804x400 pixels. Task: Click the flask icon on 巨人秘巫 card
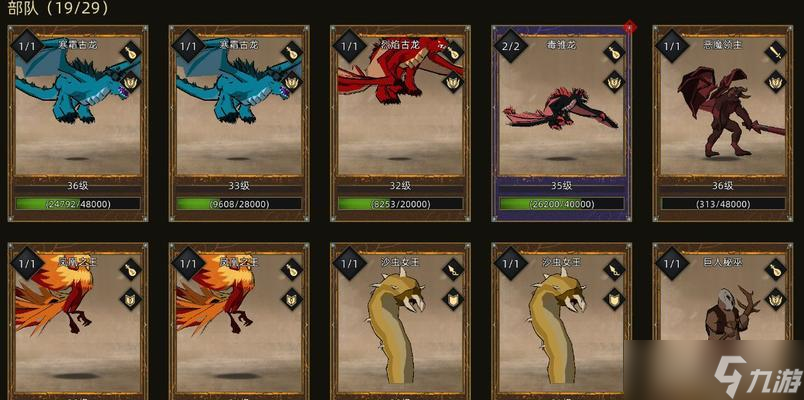point(776,269)
